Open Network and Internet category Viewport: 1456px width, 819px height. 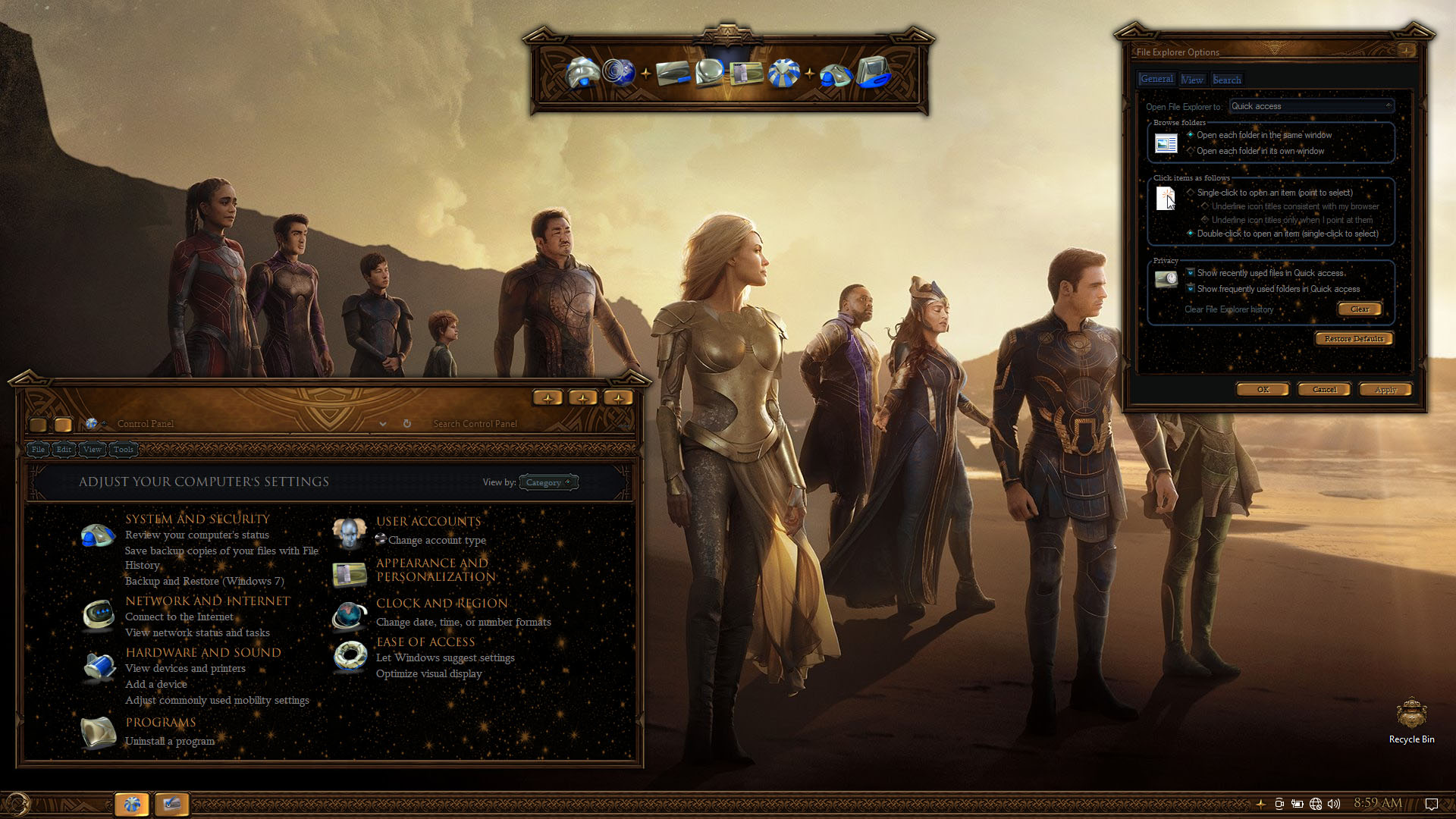tap(208, 601)
